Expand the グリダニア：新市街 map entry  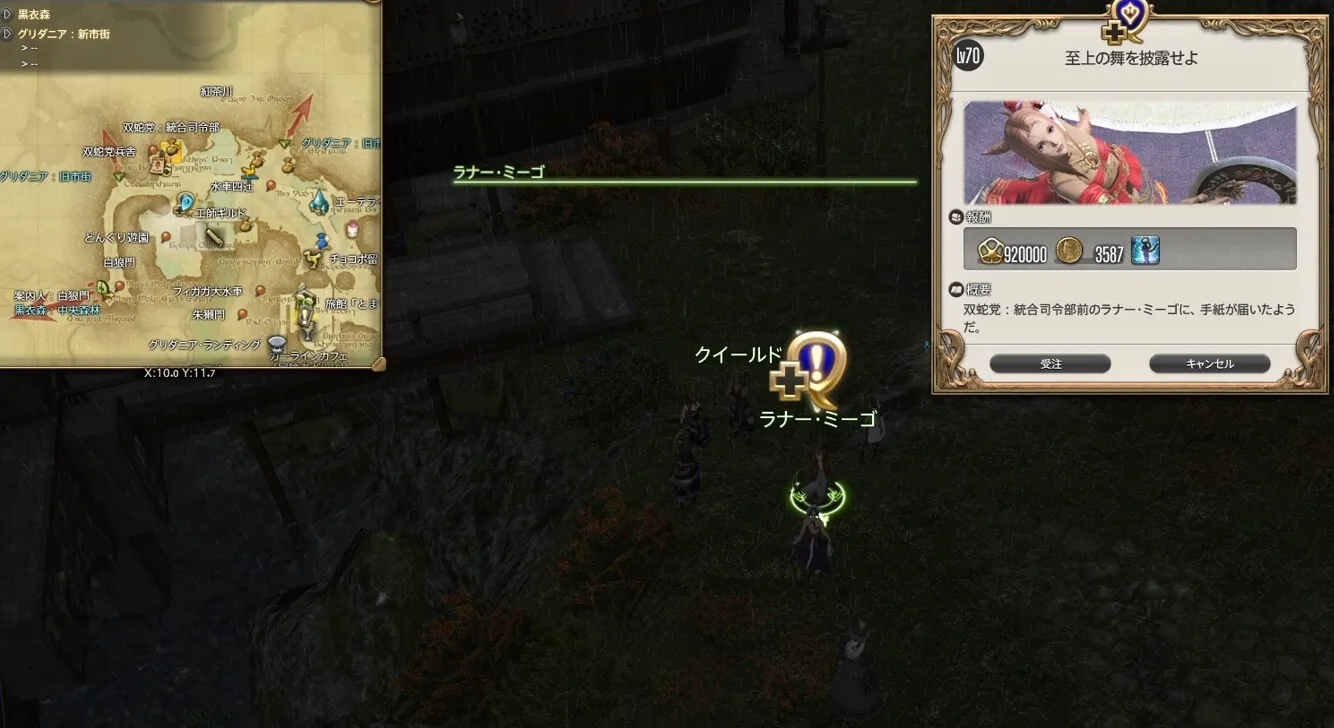[x=8, y=34]
